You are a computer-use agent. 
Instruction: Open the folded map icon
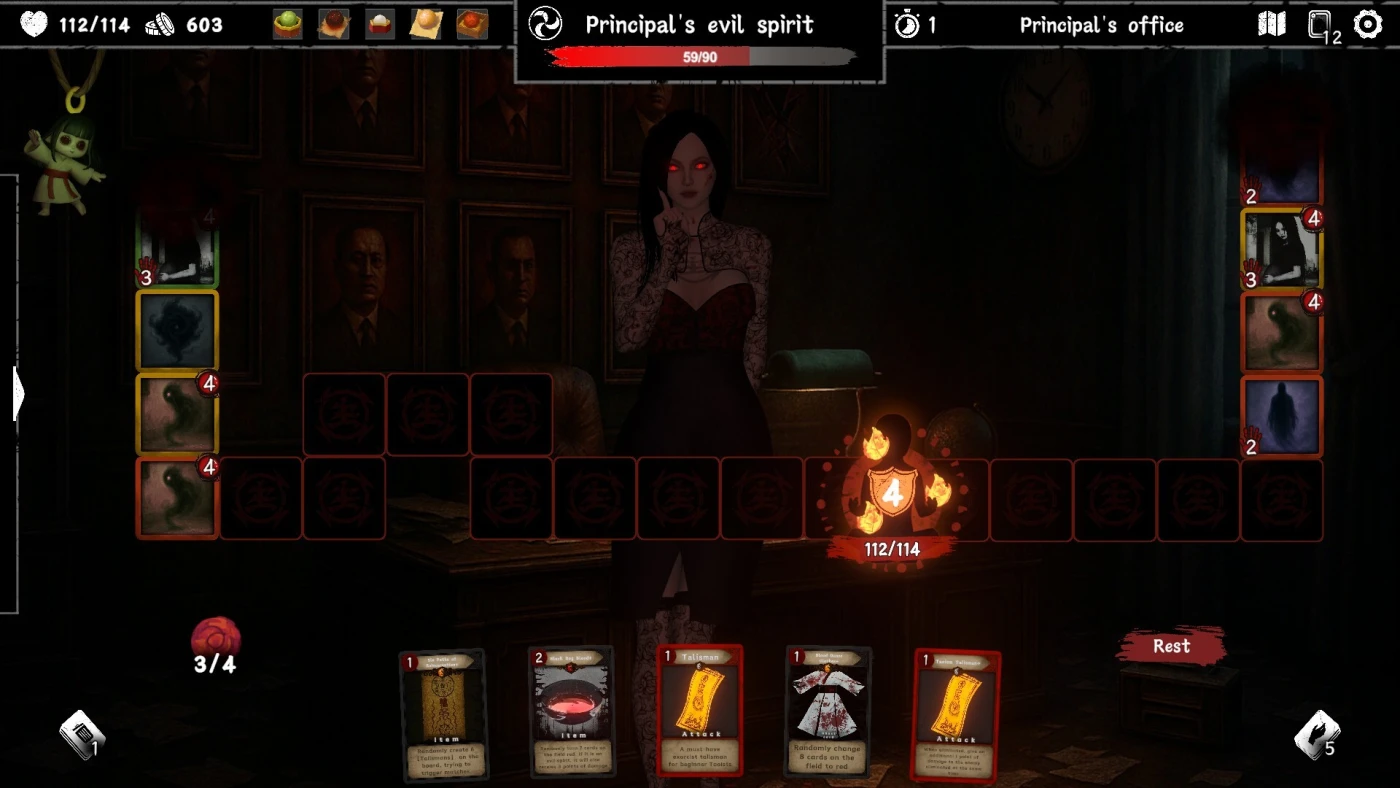tap(1271, 25)
